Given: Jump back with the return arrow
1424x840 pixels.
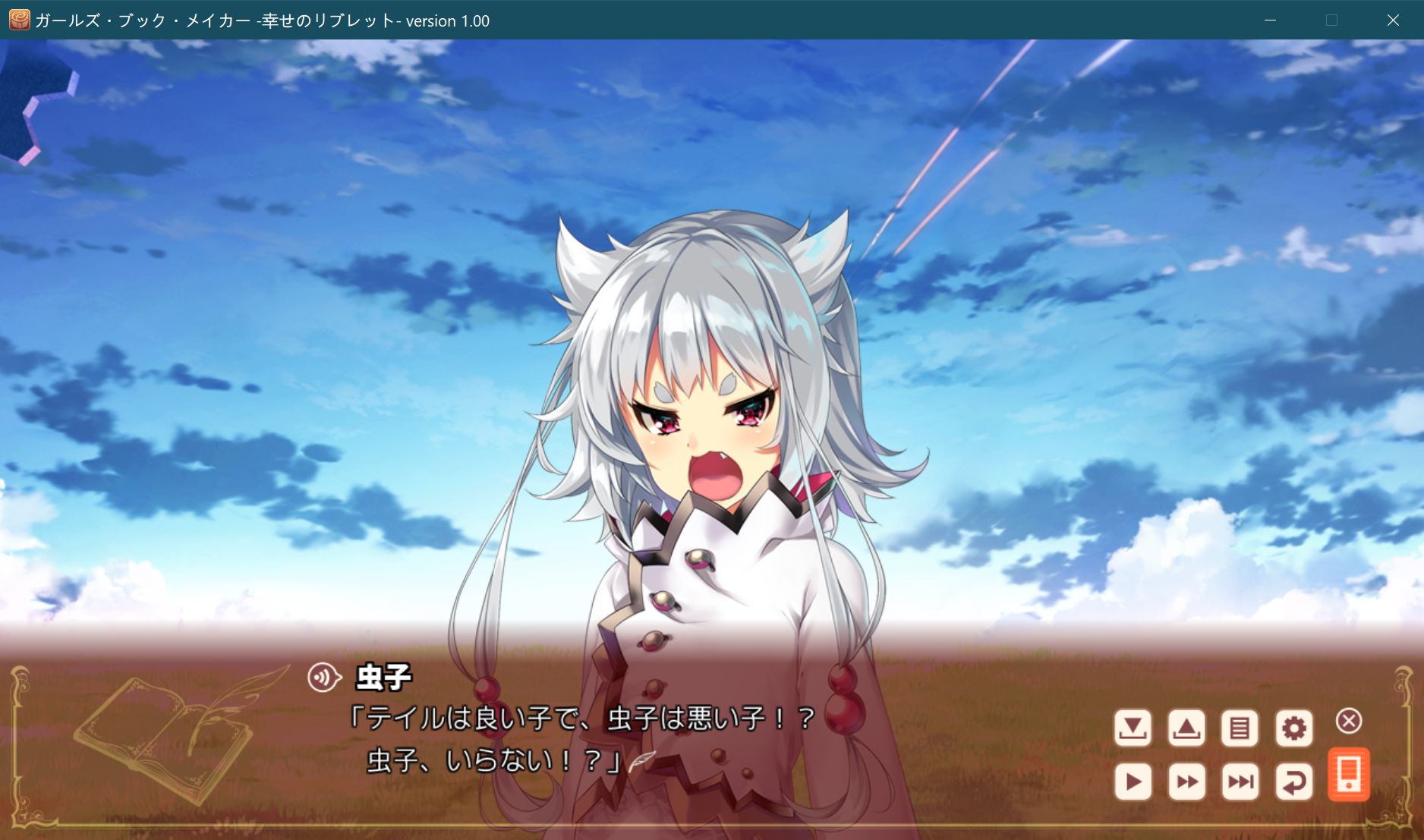Looking at the screenshot, I should [x=1295, y=779].
